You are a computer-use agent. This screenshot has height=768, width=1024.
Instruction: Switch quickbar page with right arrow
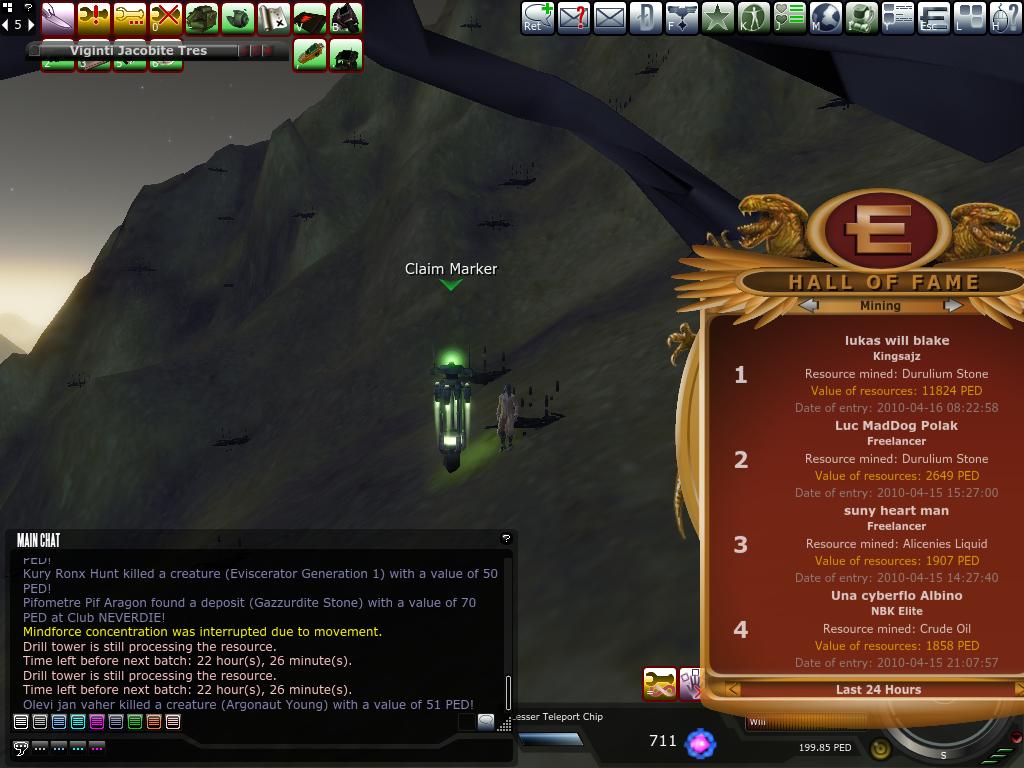tap(31, 24)
